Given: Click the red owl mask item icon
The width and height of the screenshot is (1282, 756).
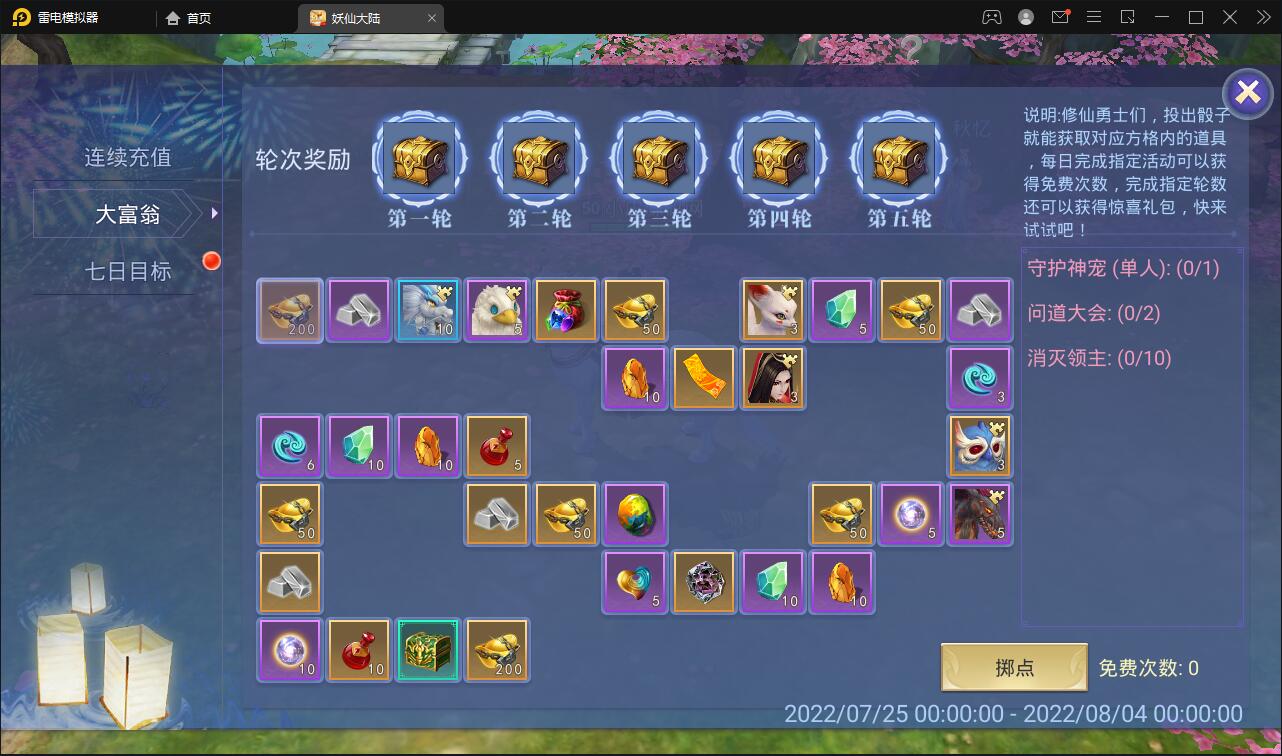Looking at the screenshot, I should (x=980, y=445).
